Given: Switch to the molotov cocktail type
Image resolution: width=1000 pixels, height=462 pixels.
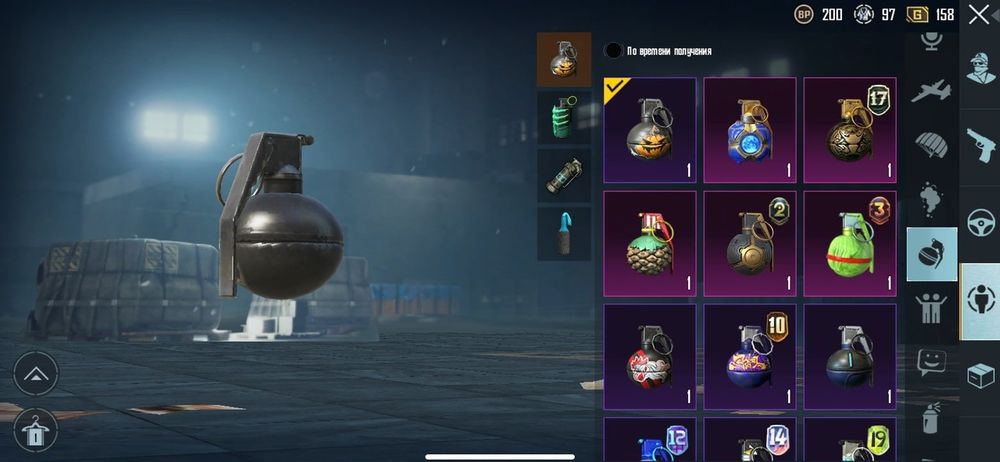Looking at the screenshot, I should pos(563,234).
